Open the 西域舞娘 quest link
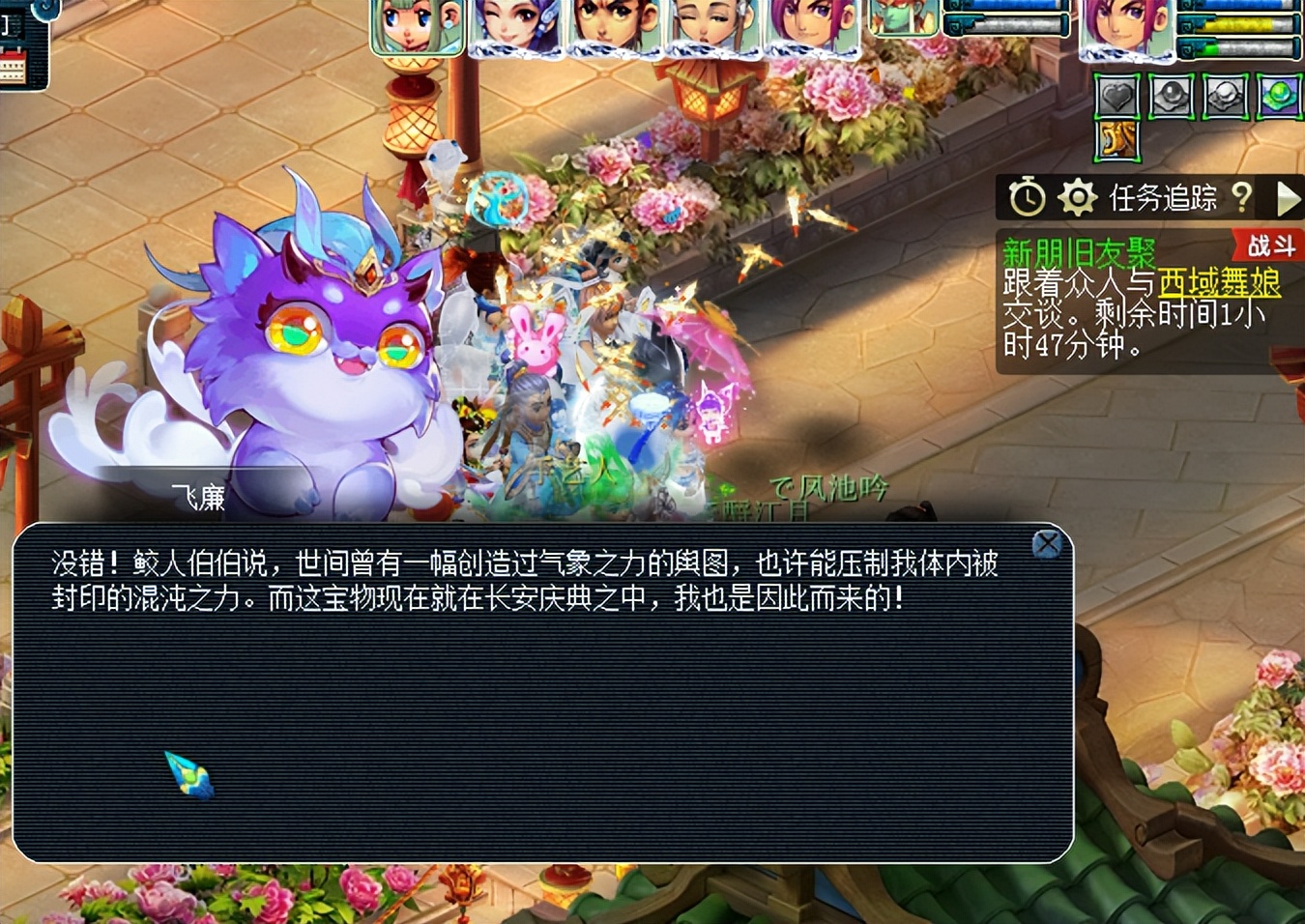 click(x=1218, y=282)
